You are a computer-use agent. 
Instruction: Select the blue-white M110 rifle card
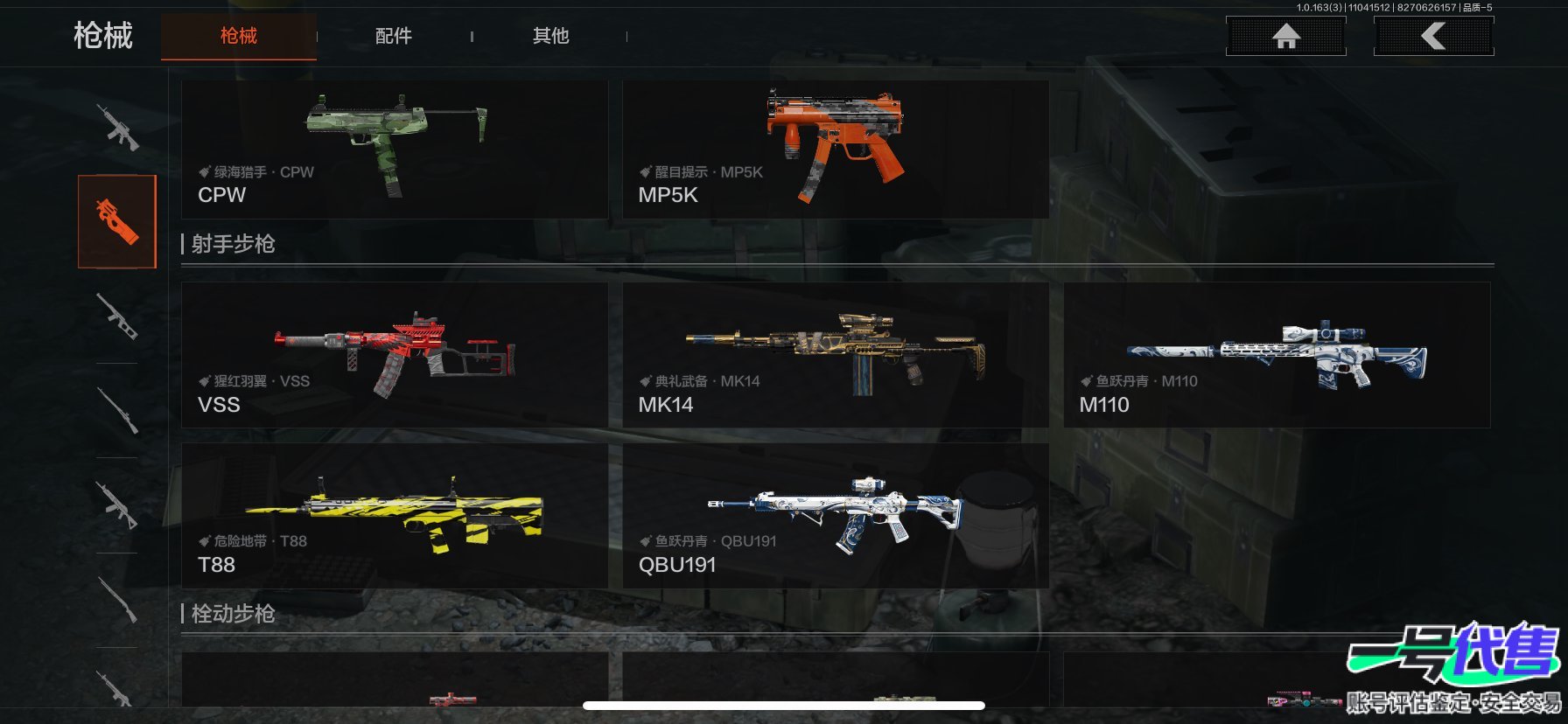click(x=1276, y=354)
